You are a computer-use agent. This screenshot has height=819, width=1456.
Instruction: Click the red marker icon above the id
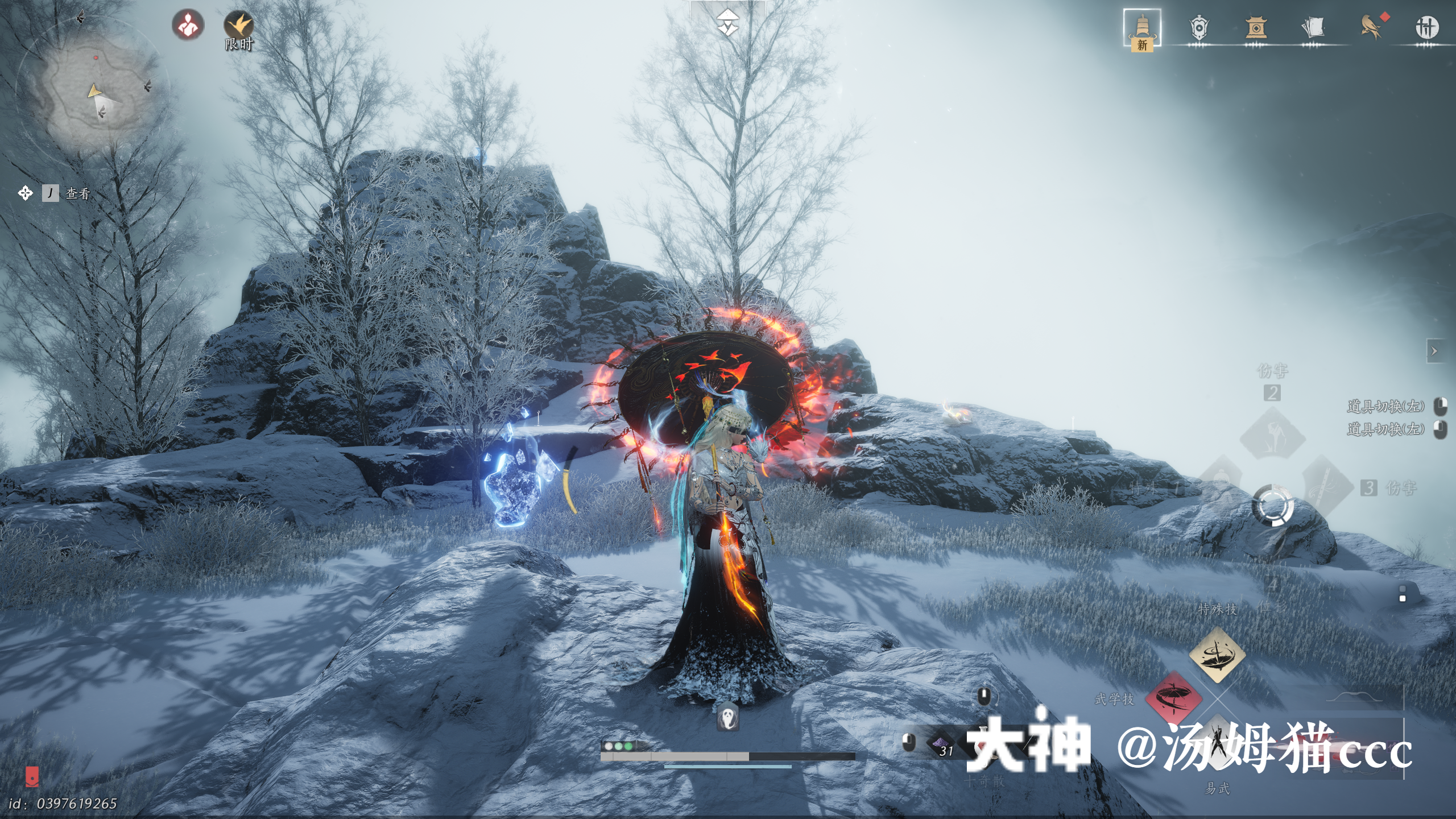[x=32, y=776]
